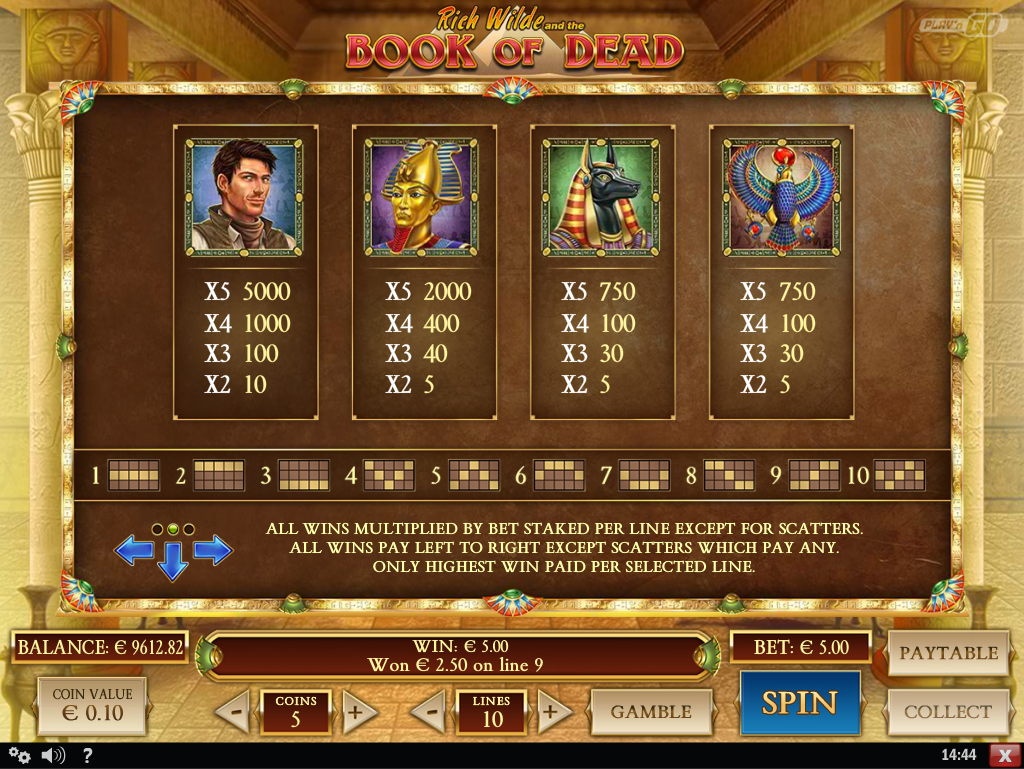Go to previous paytable page with left arrow
This screenshot has height=769, width=1024.
pos(134,549)
